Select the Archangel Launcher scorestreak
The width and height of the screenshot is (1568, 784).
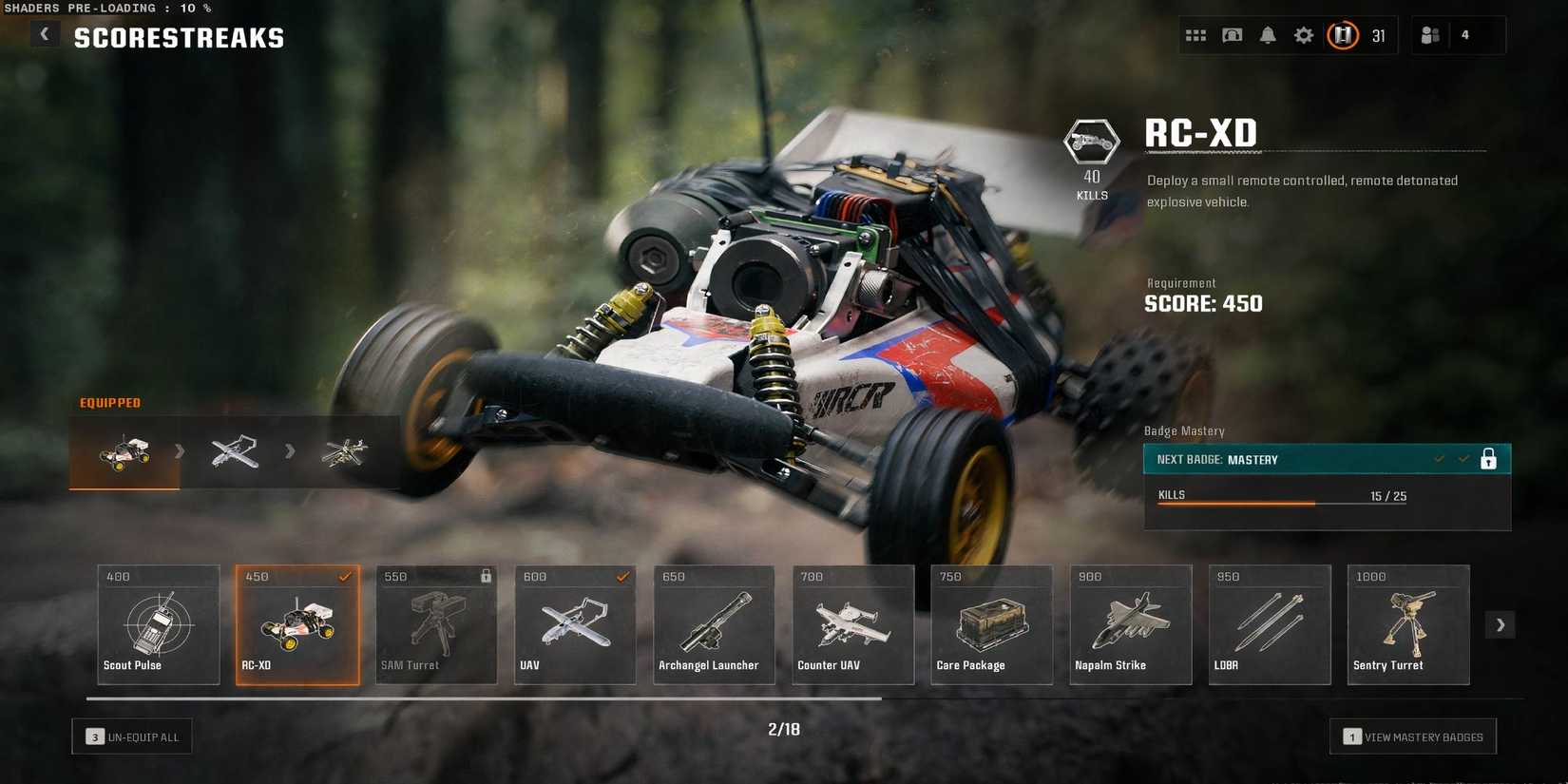pyautogui.click(x=714, y=624)
